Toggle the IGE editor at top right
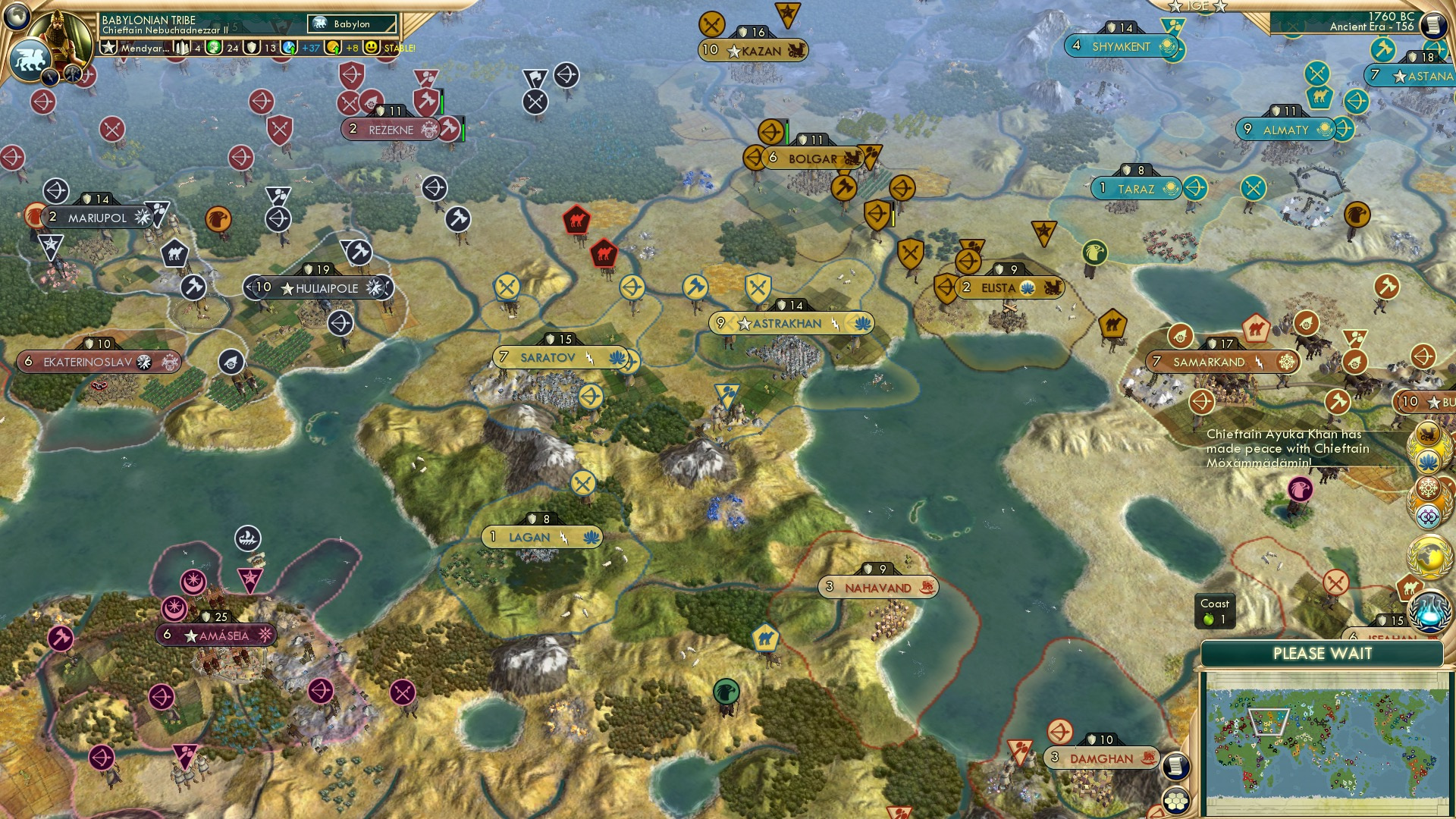Viewport: 1456px width, 819px height. (x=1197, y=7)
